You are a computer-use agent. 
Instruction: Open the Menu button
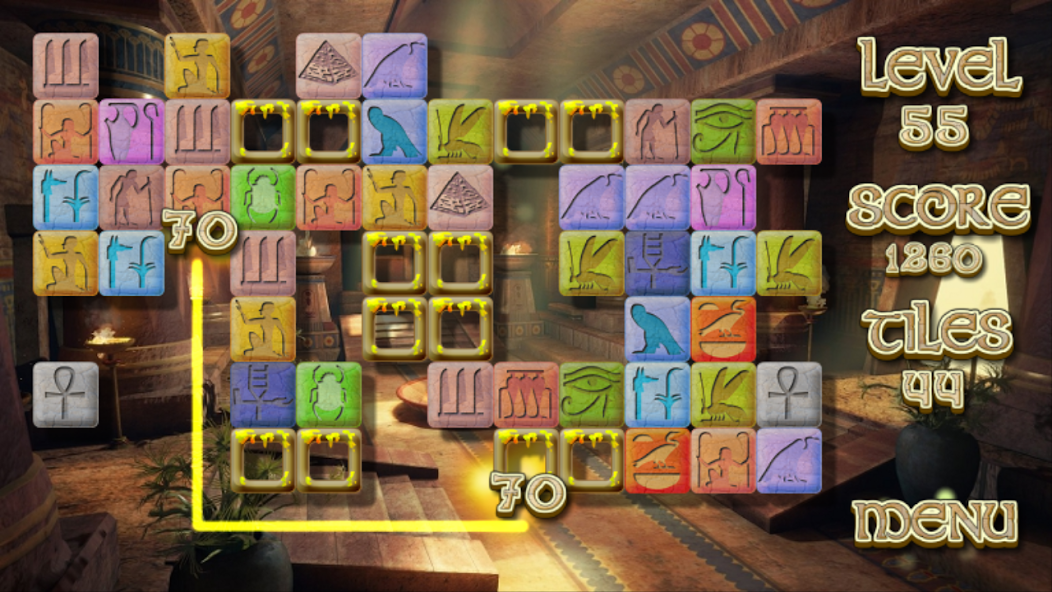pos(934,522)
